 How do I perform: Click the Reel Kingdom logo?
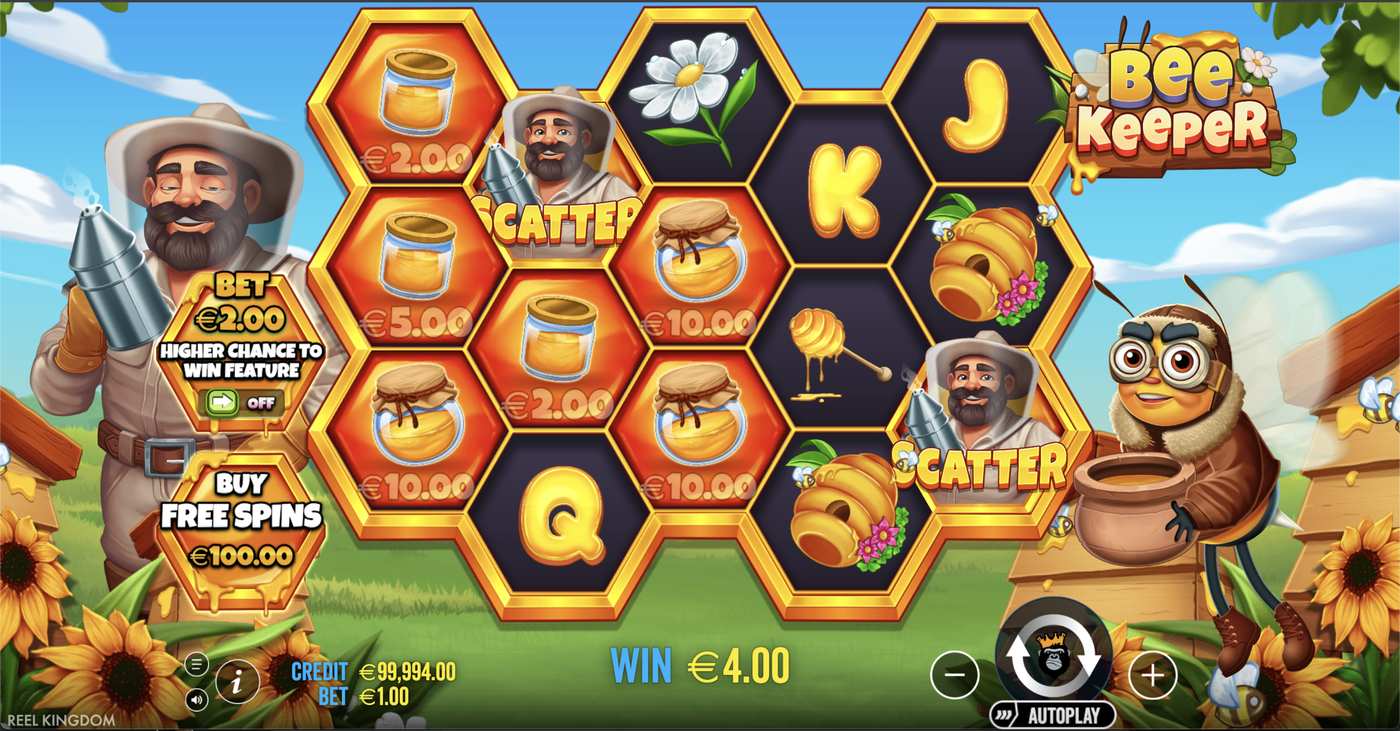57,718
